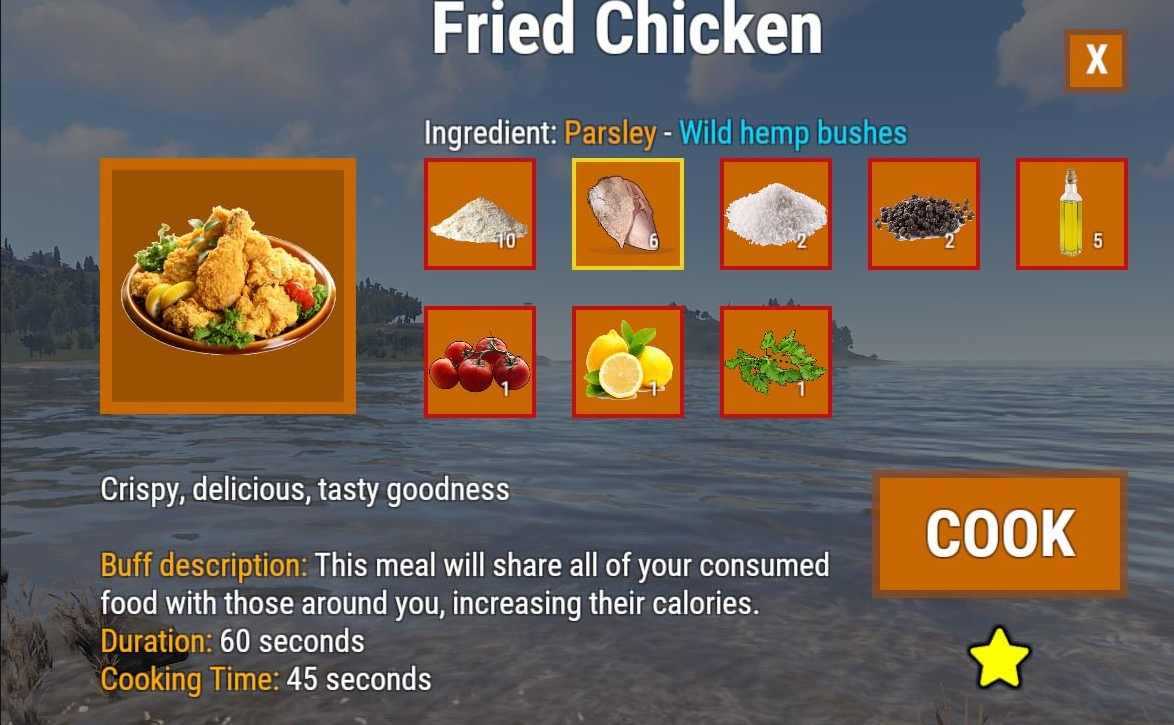Choose the salt ingredient slot

pos(776,214)
